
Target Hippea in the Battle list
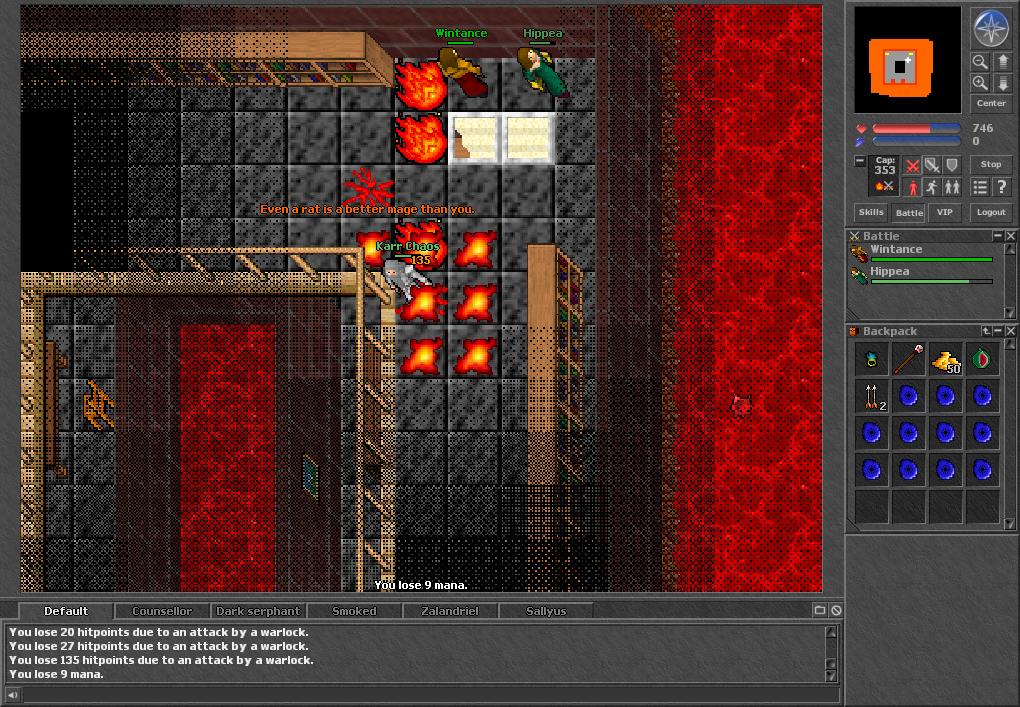click(890, 272)
